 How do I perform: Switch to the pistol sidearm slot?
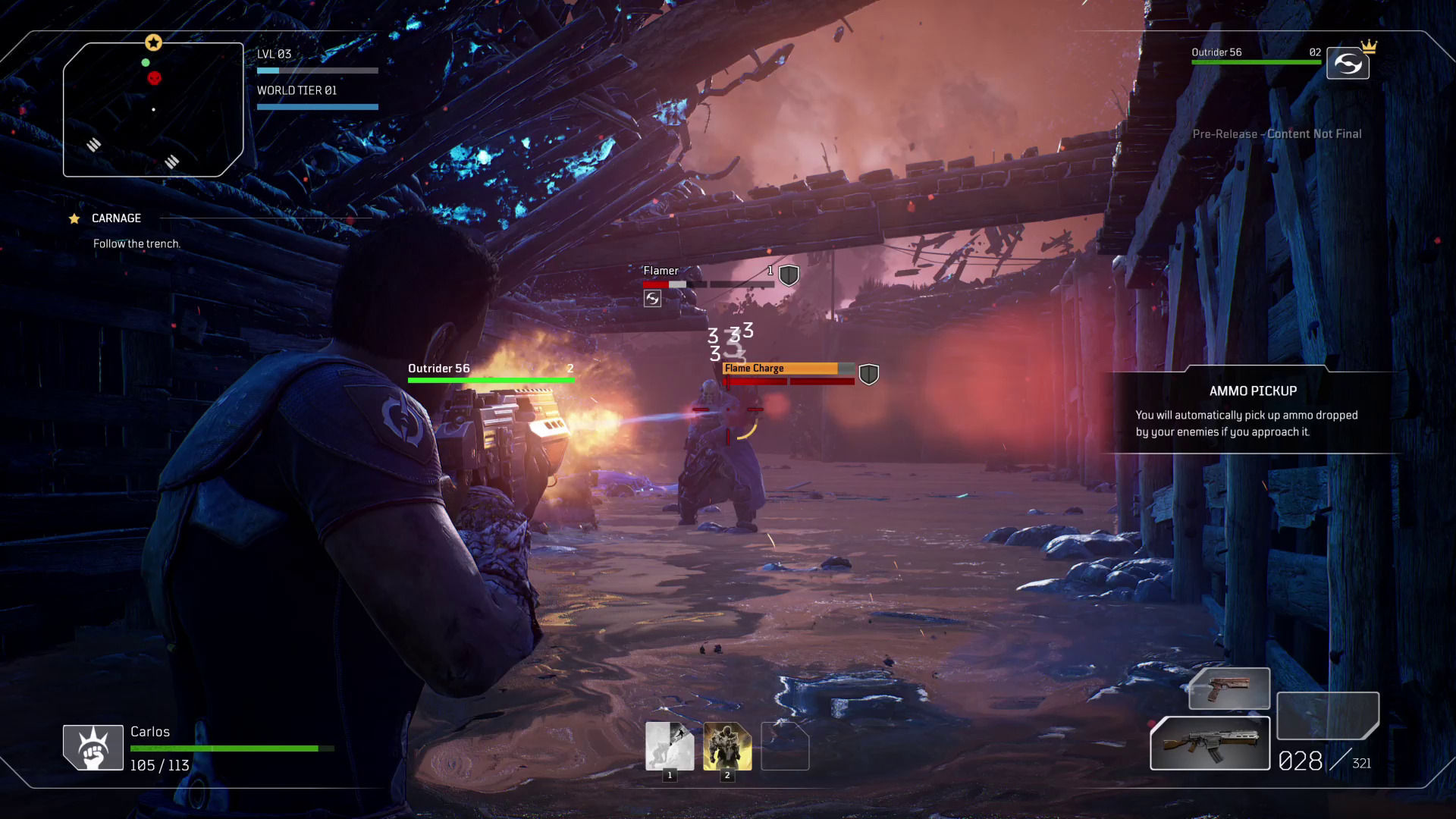click(x=1228, y=689)
